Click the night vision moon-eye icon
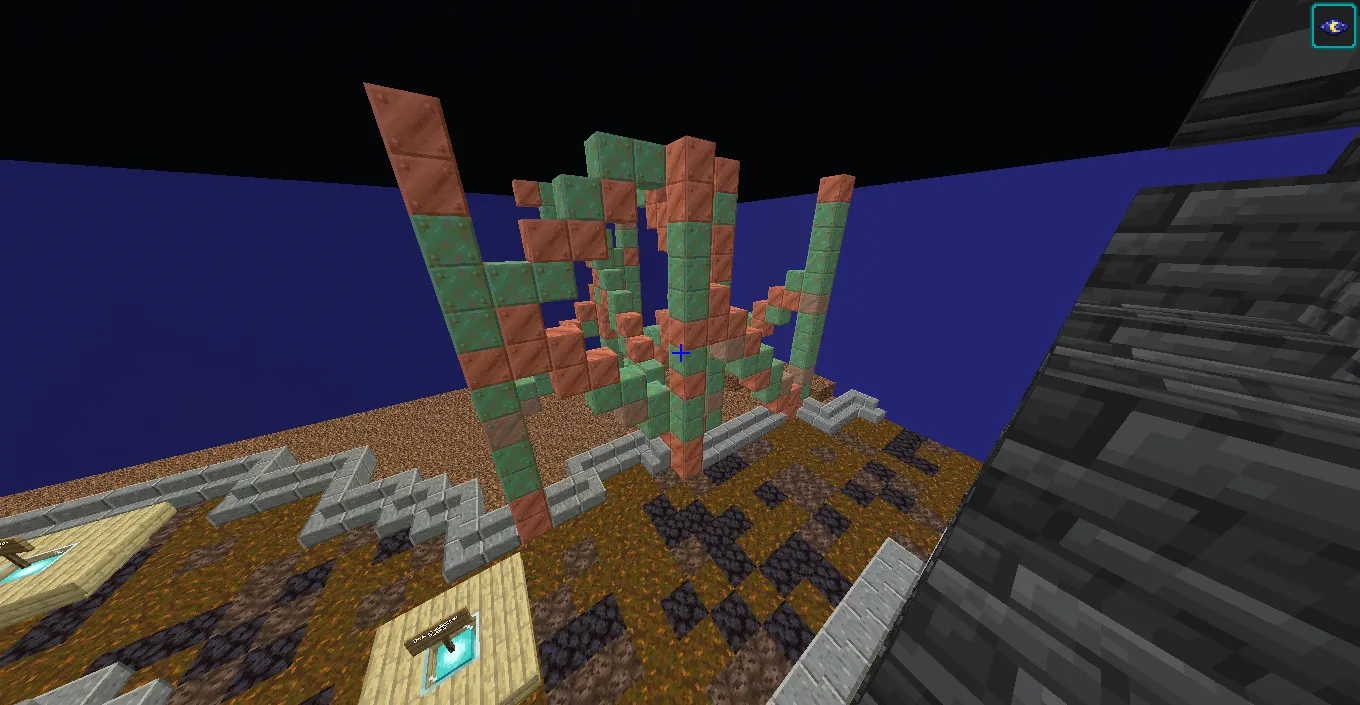The height and width of the screenshot is (705, 1360). 1333,27
